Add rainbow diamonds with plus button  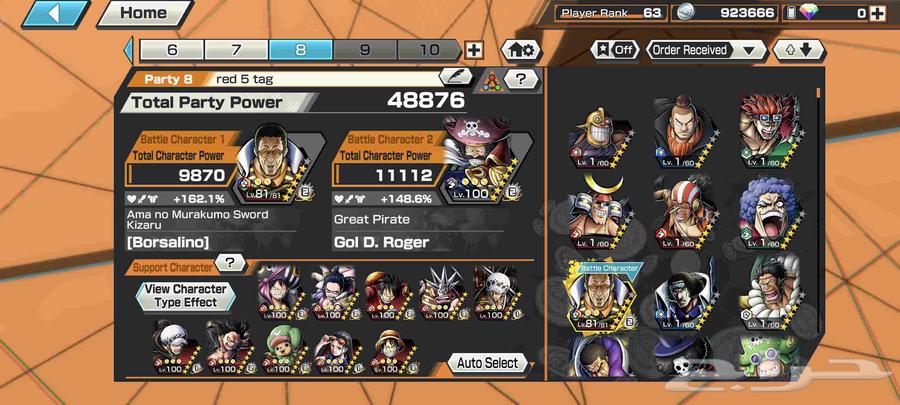pos(876,13)
